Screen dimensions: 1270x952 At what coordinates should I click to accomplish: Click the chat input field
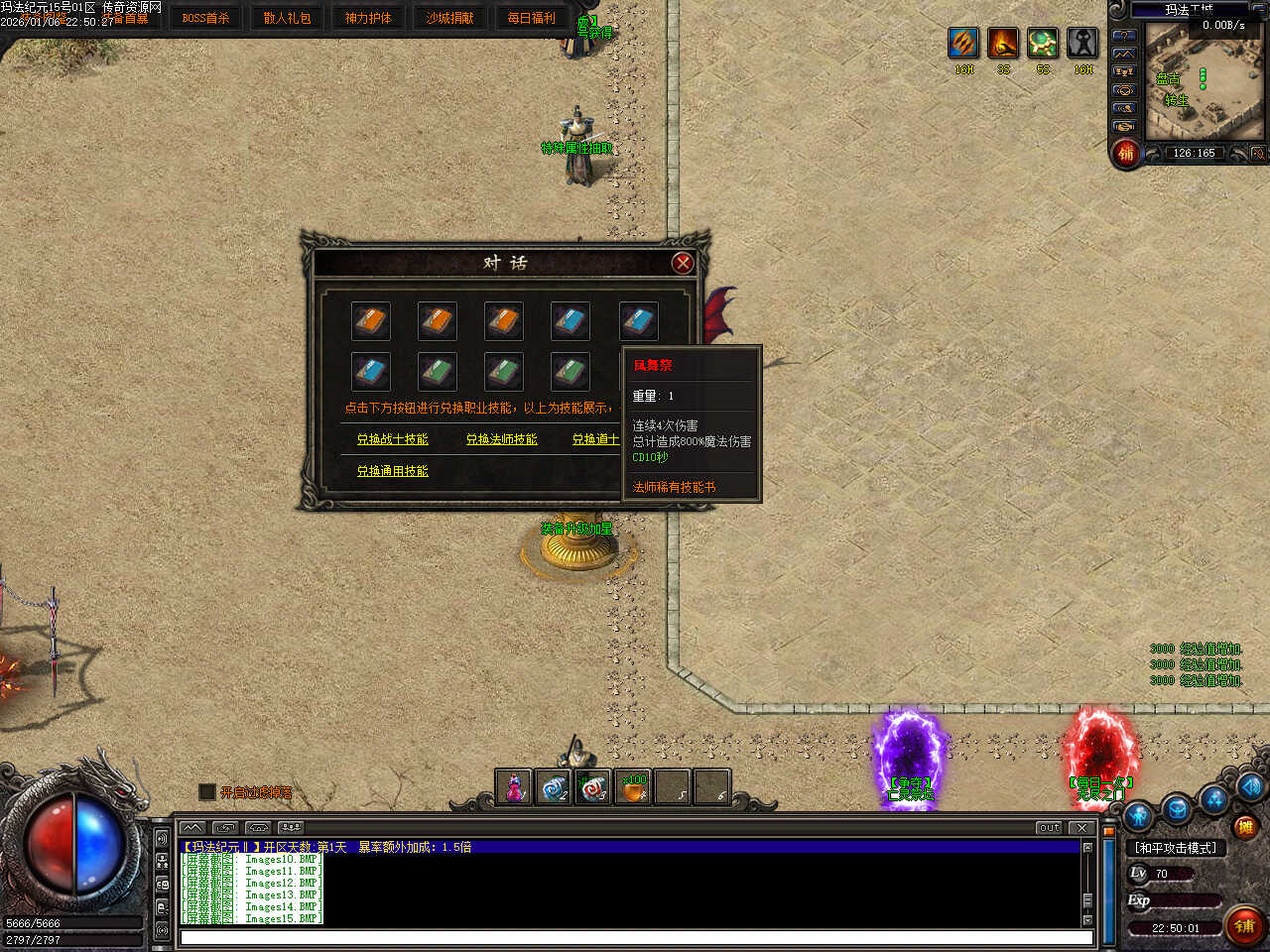pos(635,937)
